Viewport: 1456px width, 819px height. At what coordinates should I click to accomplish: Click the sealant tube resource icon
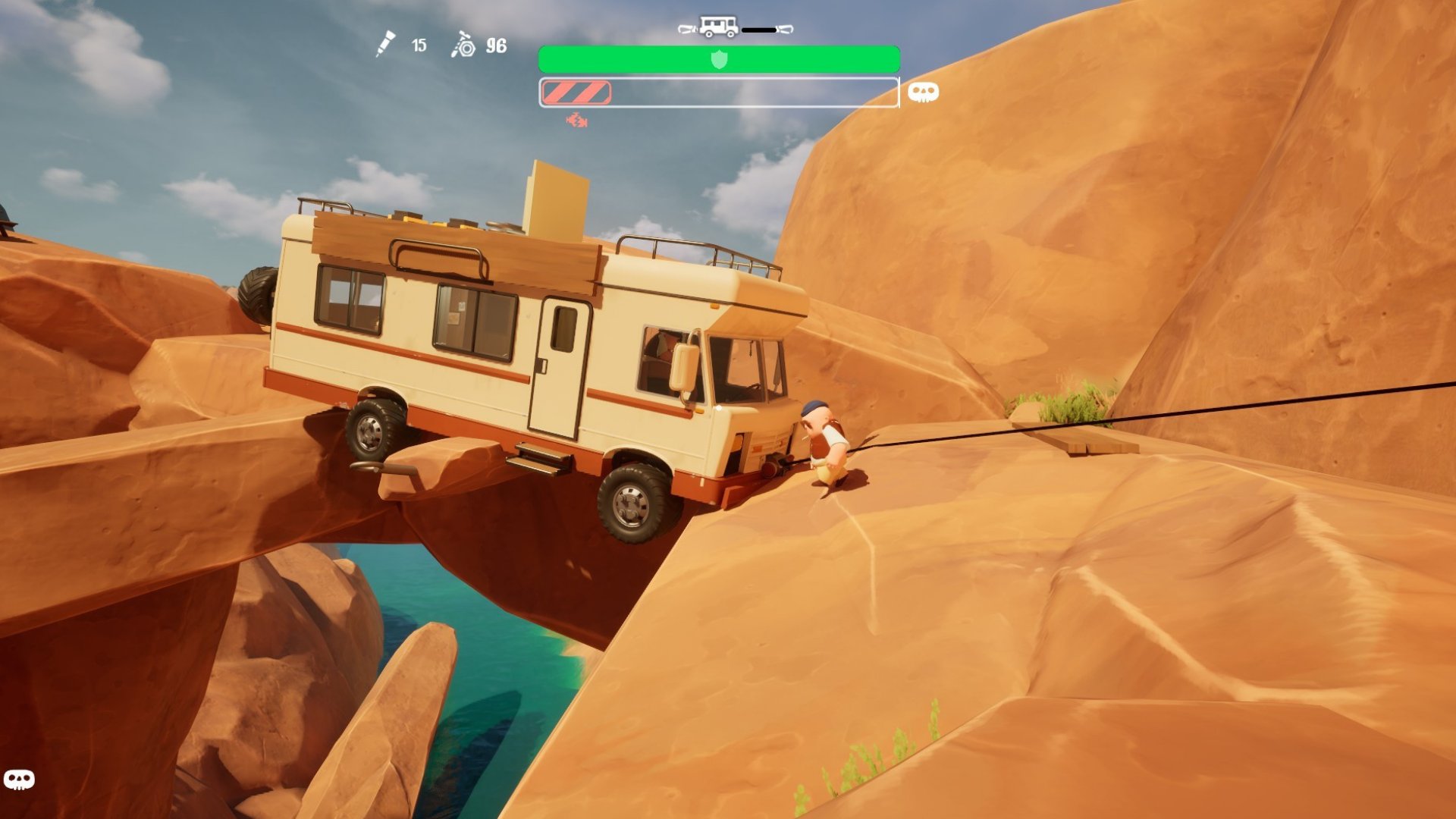(x=385, y=44)
